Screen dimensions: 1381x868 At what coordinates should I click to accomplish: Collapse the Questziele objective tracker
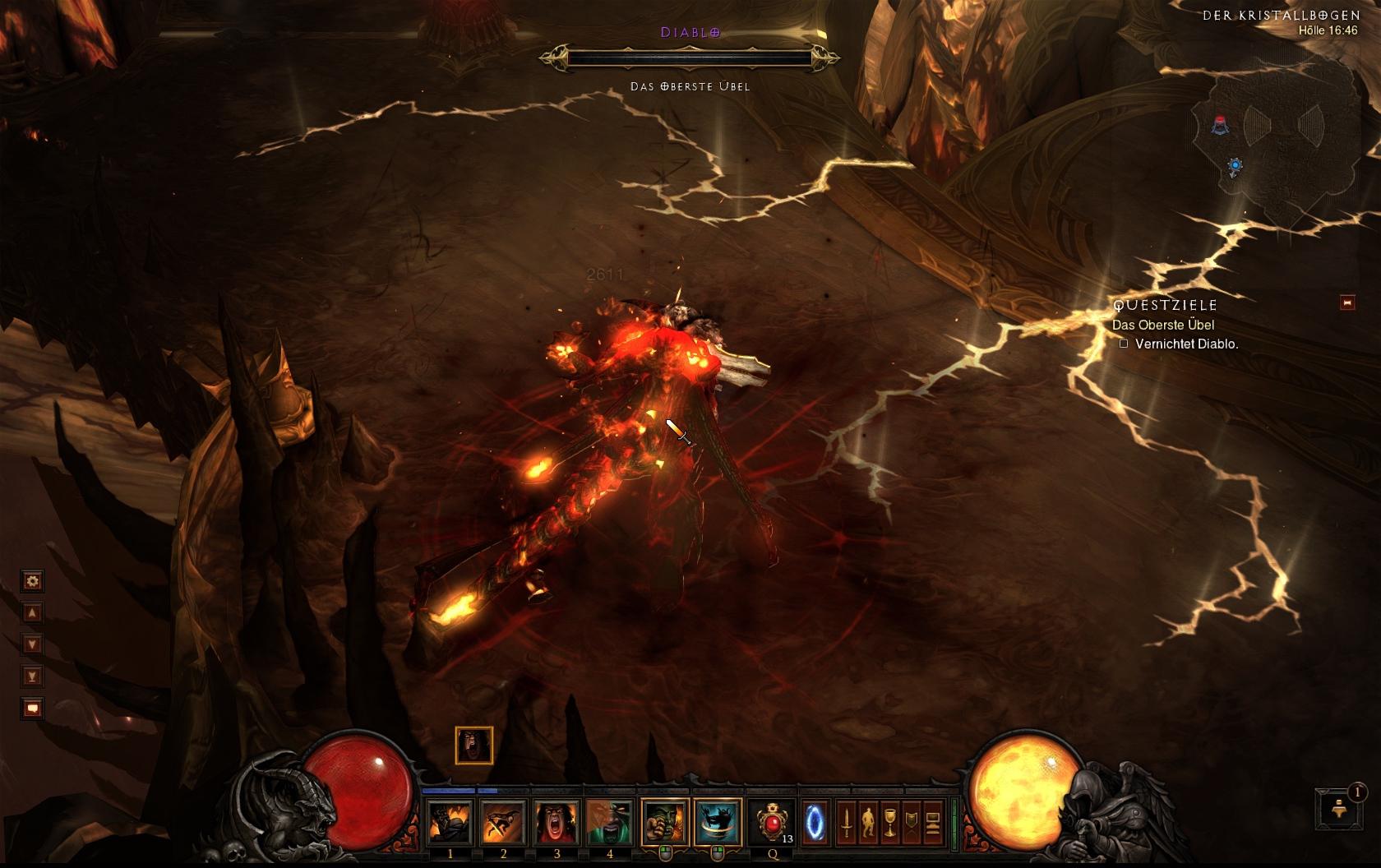pos(1347,303)
